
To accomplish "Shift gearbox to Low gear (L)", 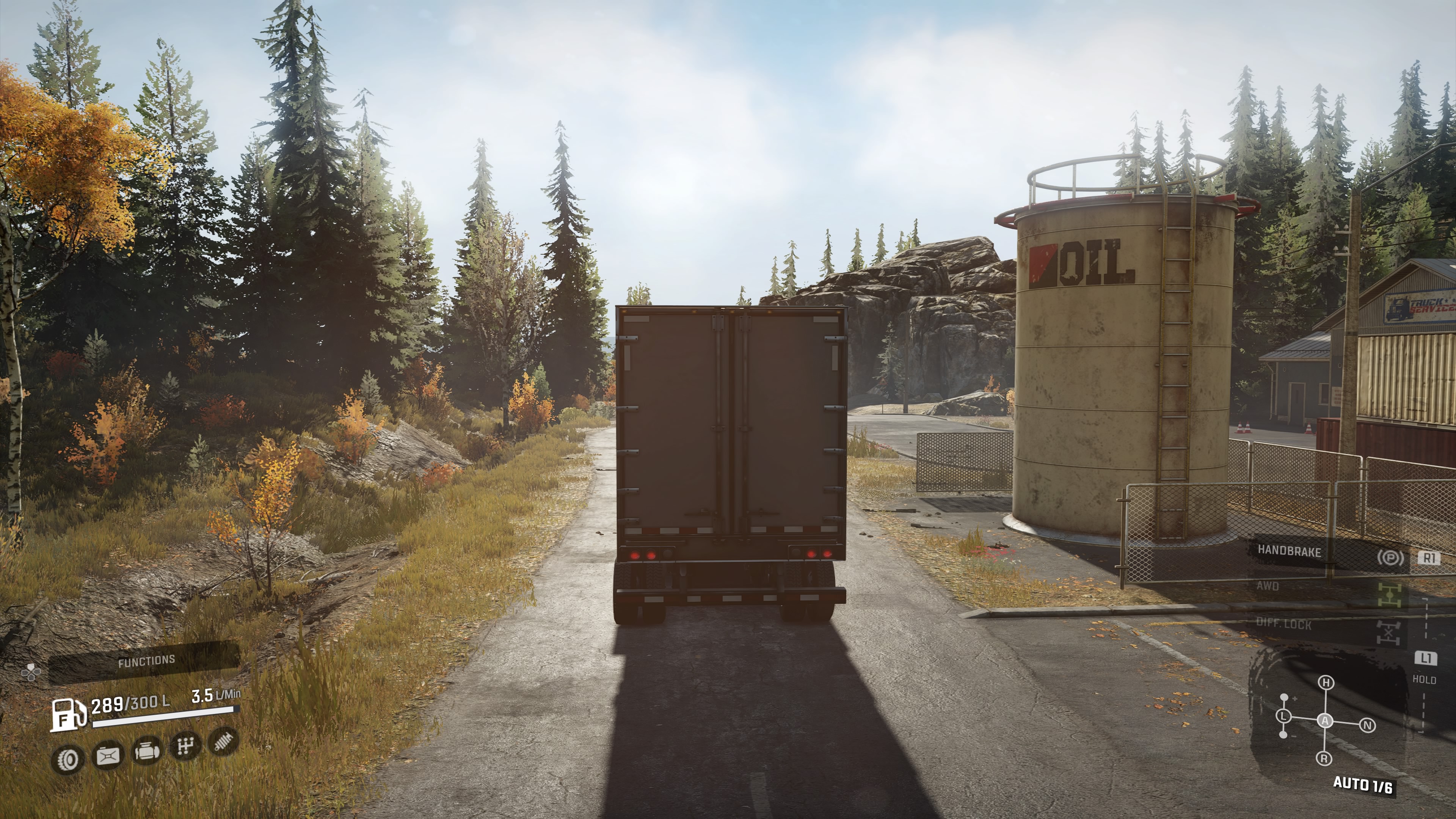I will pyautogui.click(x=1283, y=716).
